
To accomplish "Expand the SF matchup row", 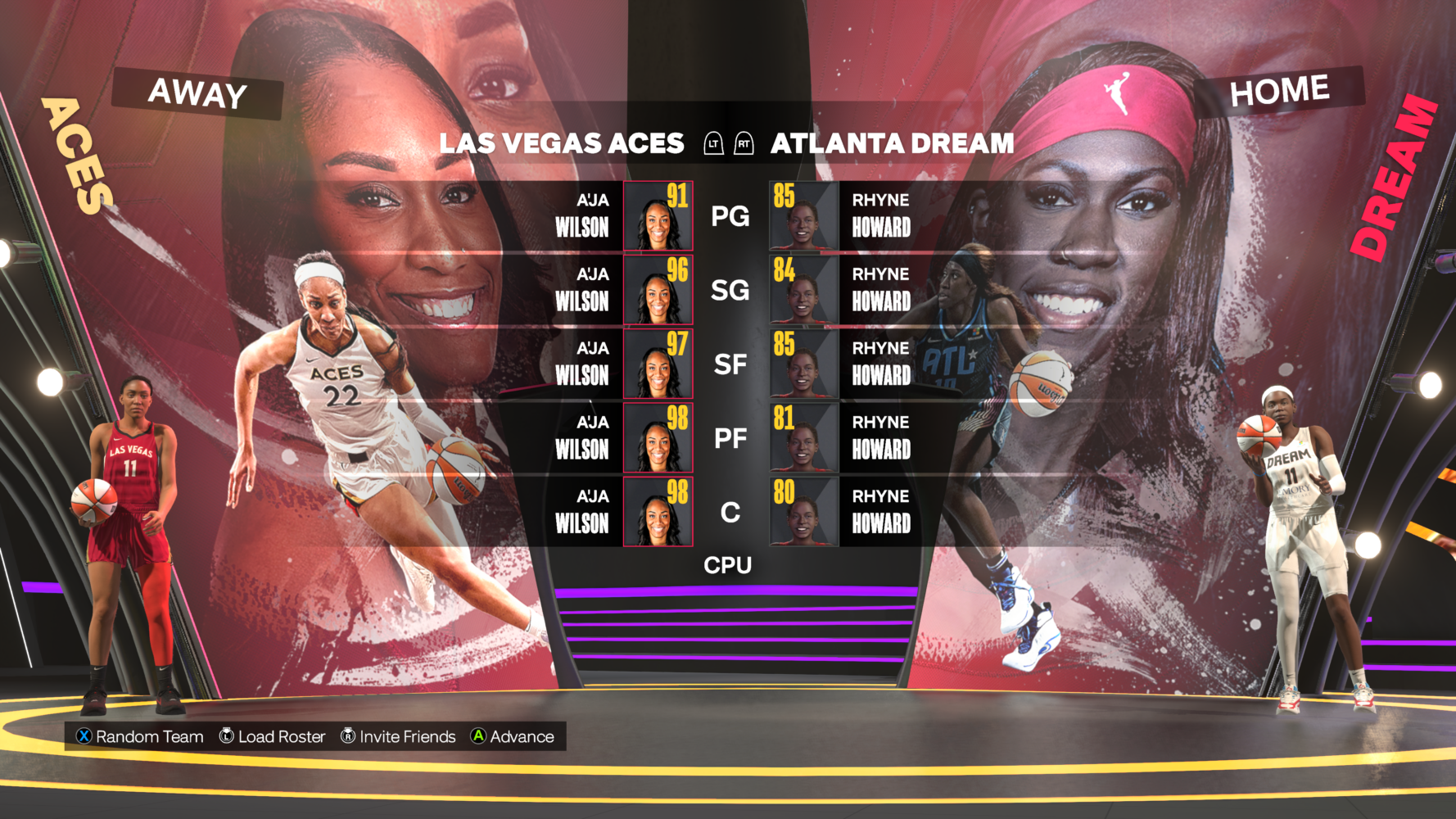I will click(731, 364).
